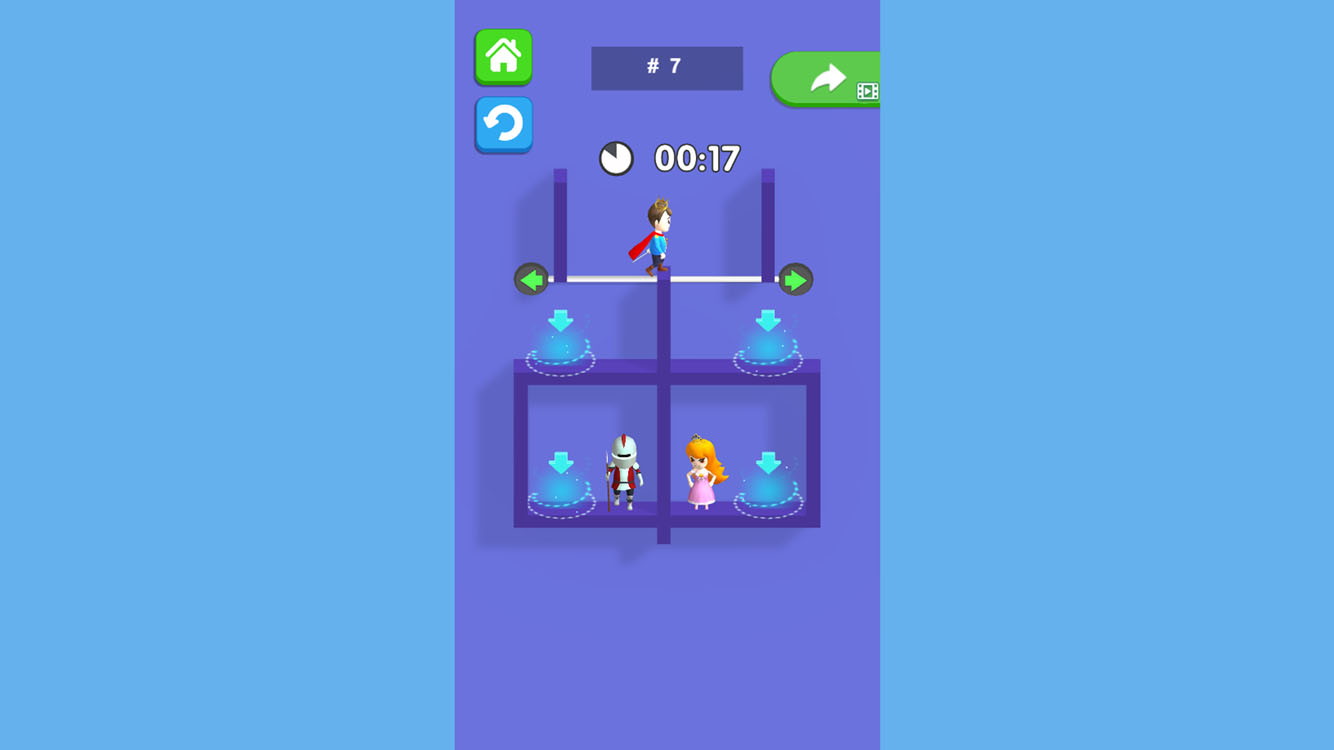Toggle the right green direction arrow
The height and width of the screenshot is (750, 1334).
(x=795, y=278)
